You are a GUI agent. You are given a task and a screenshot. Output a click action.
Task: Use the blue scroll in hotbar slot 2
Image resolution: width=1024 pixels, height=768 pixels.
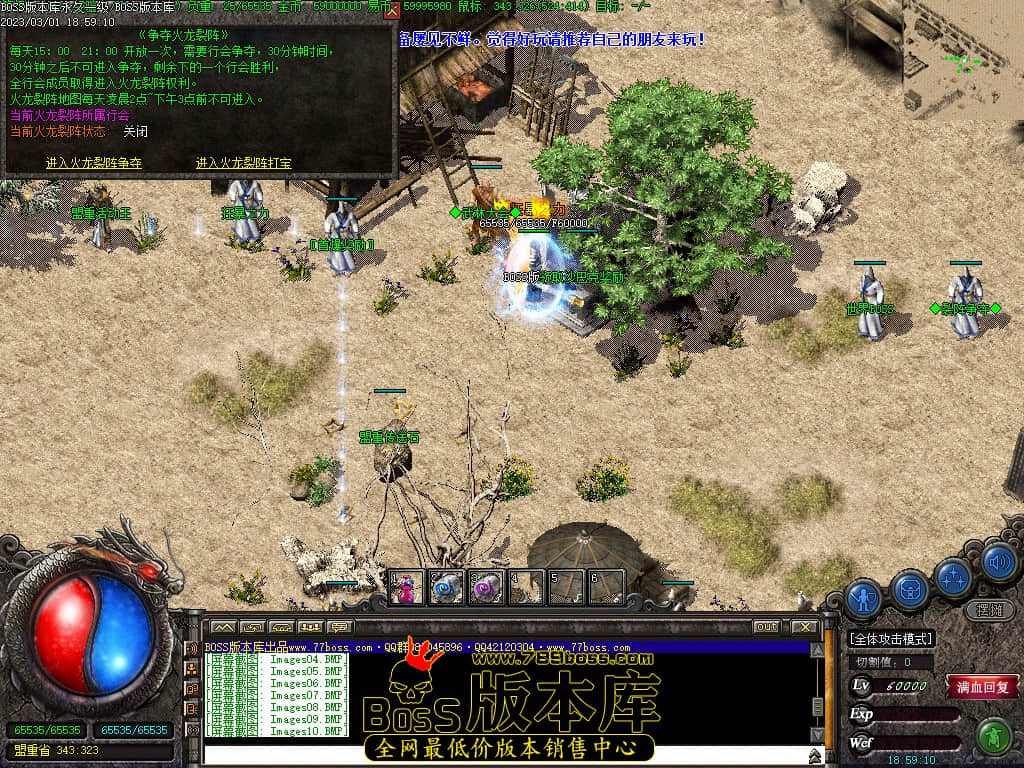[446, 588]
